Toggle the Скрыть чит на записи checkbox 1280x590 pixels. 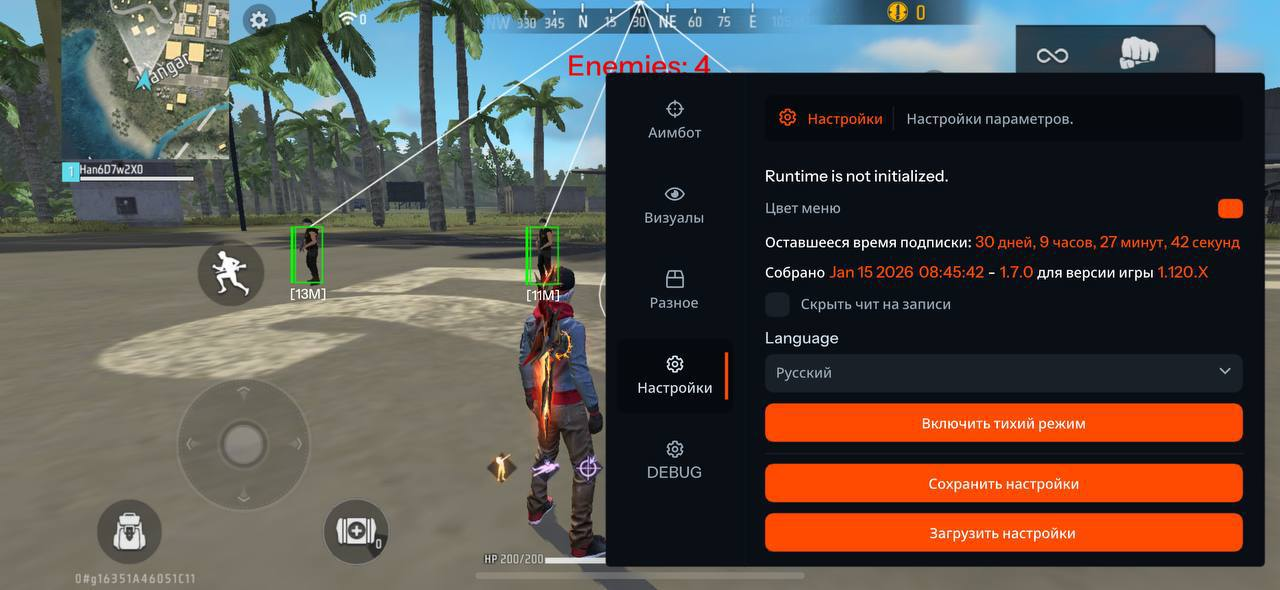point(777,305)
